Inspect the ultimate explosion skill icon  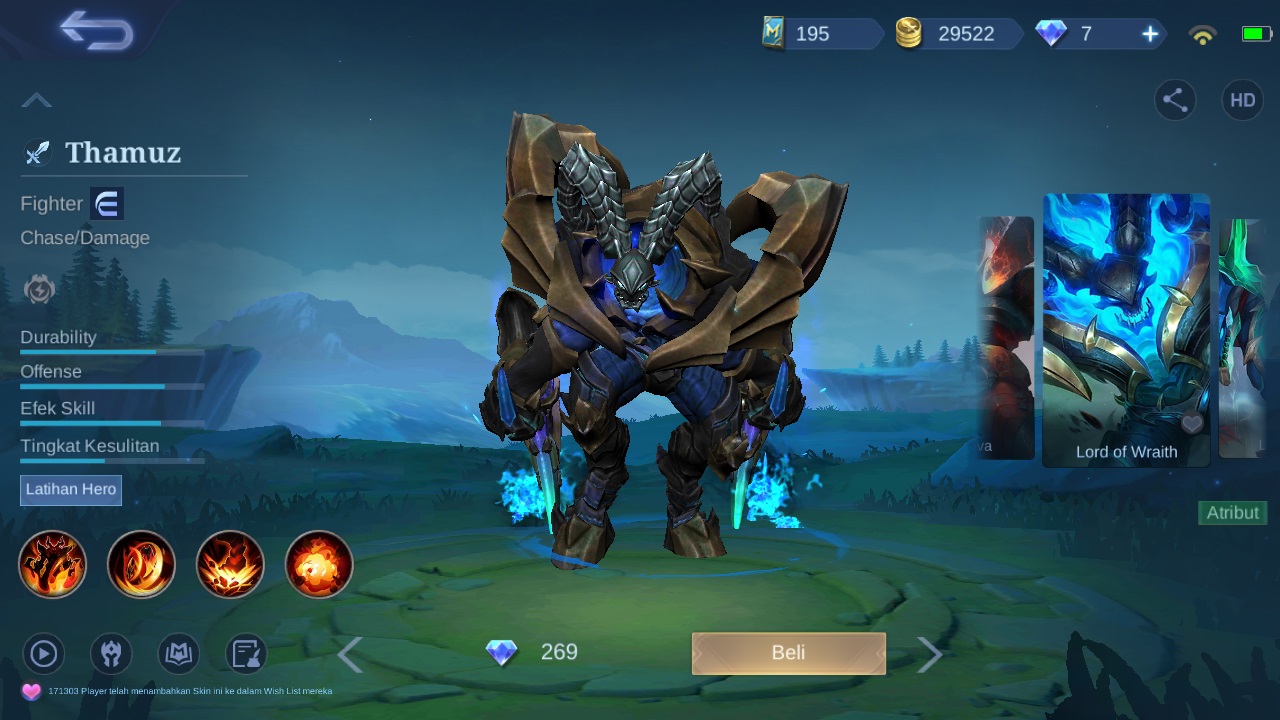coord(318,564)
